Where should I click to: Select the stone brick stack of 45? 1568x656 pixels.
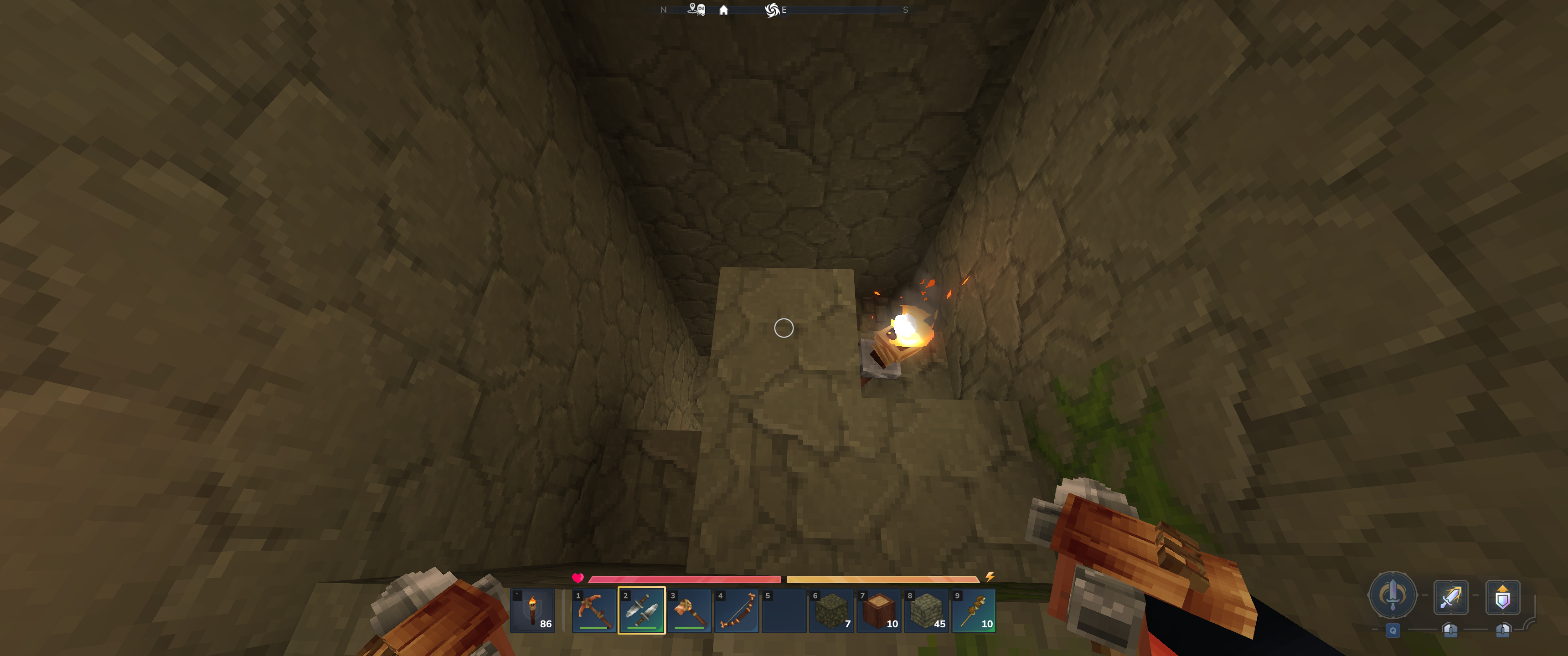pyautogui.click(x=926, y=610)
